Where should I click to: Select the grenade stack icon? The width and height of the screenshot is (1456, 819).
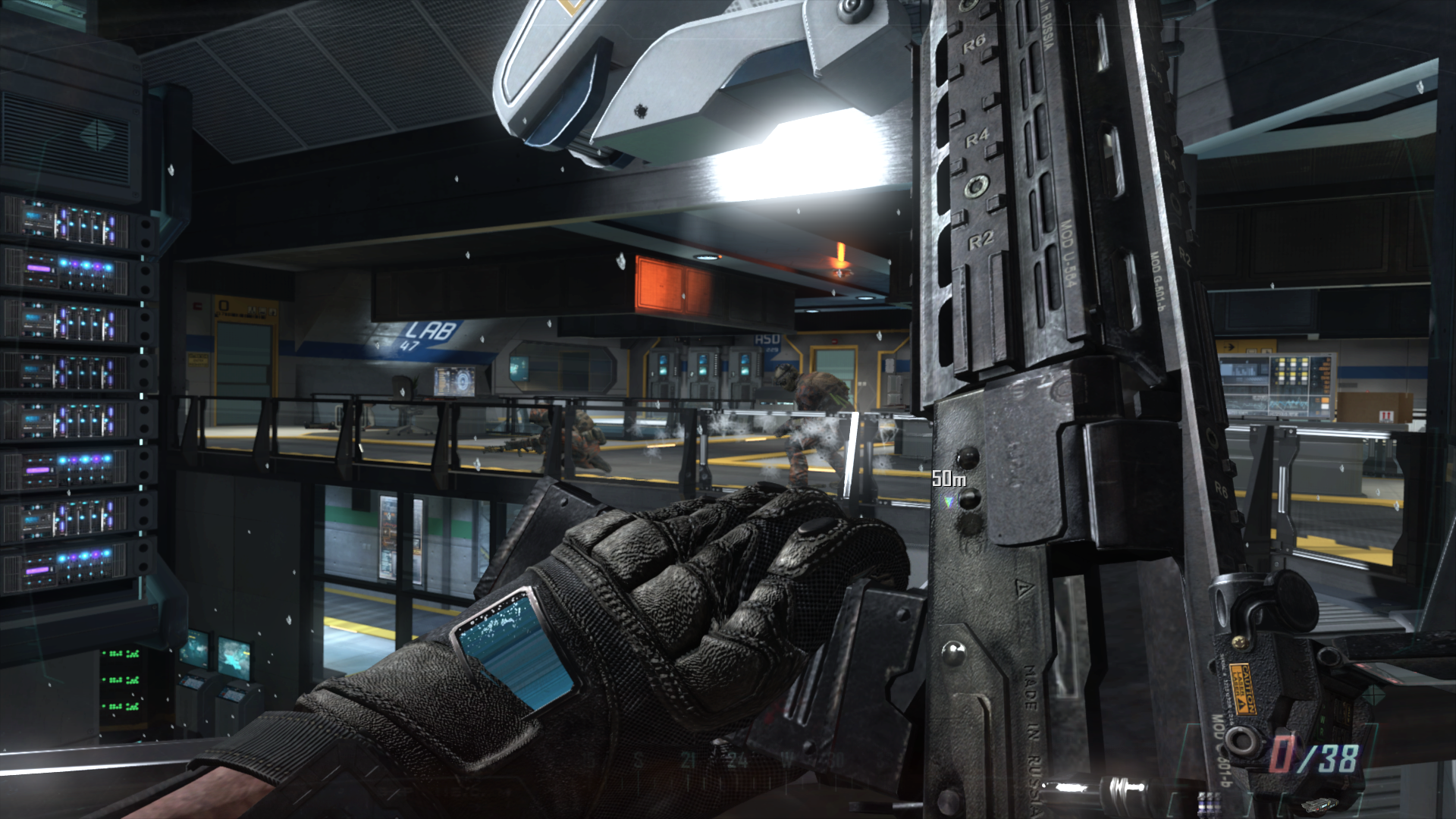pos(1209,802)
